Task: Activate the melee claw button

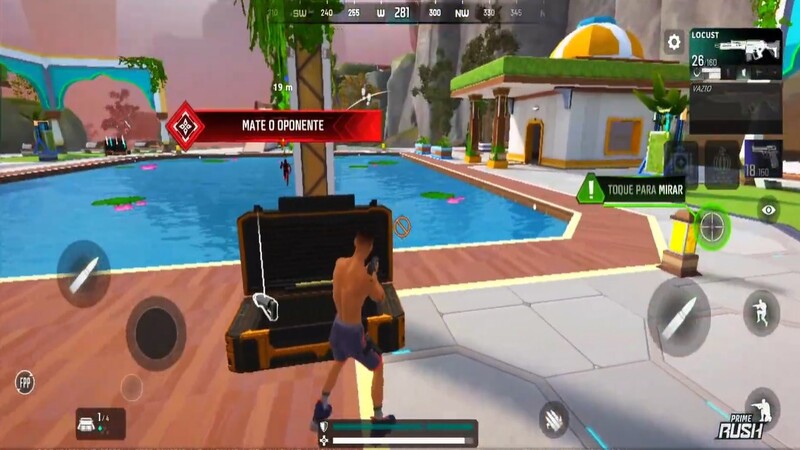Action: (x=553, y=419)
